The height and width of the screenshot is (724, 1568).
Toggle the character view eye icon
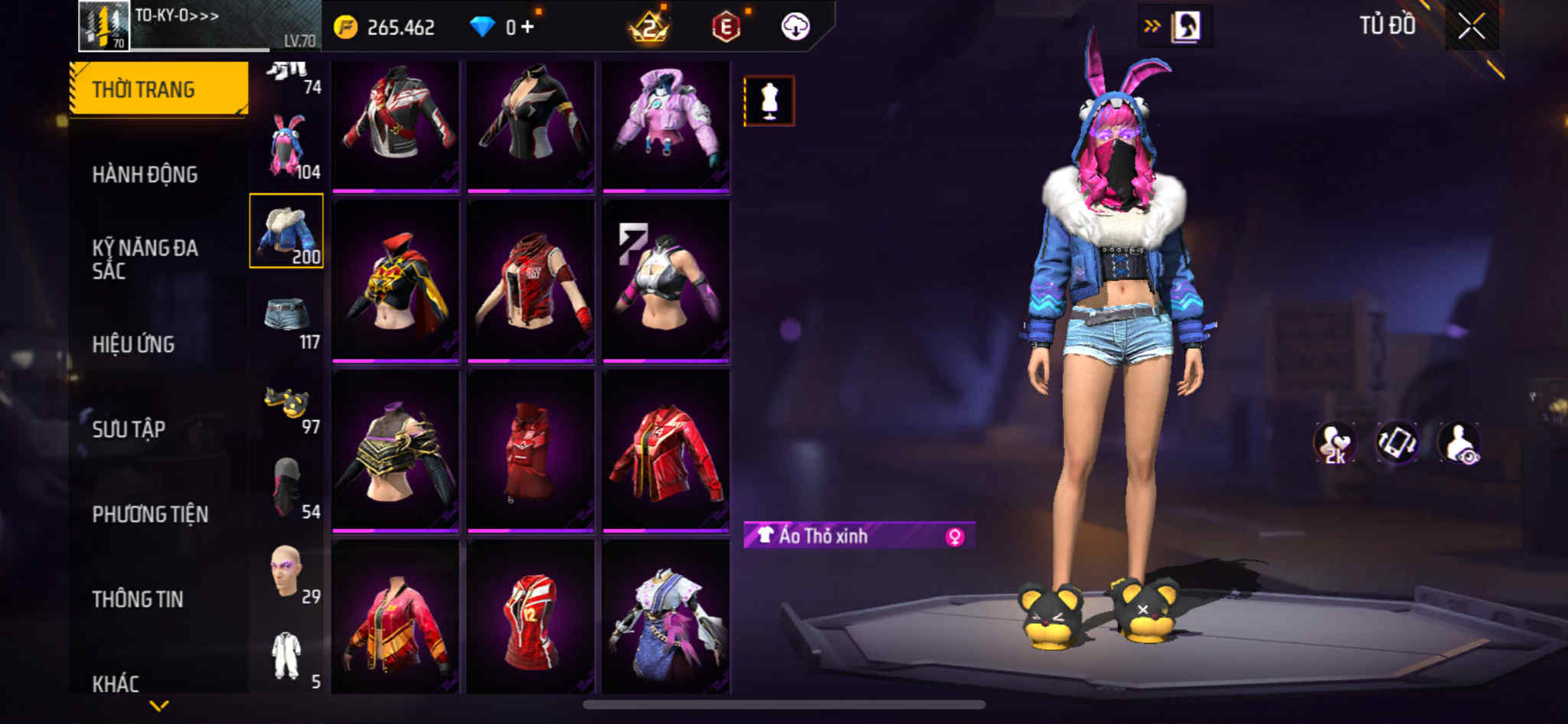[x=1459, y=443]
